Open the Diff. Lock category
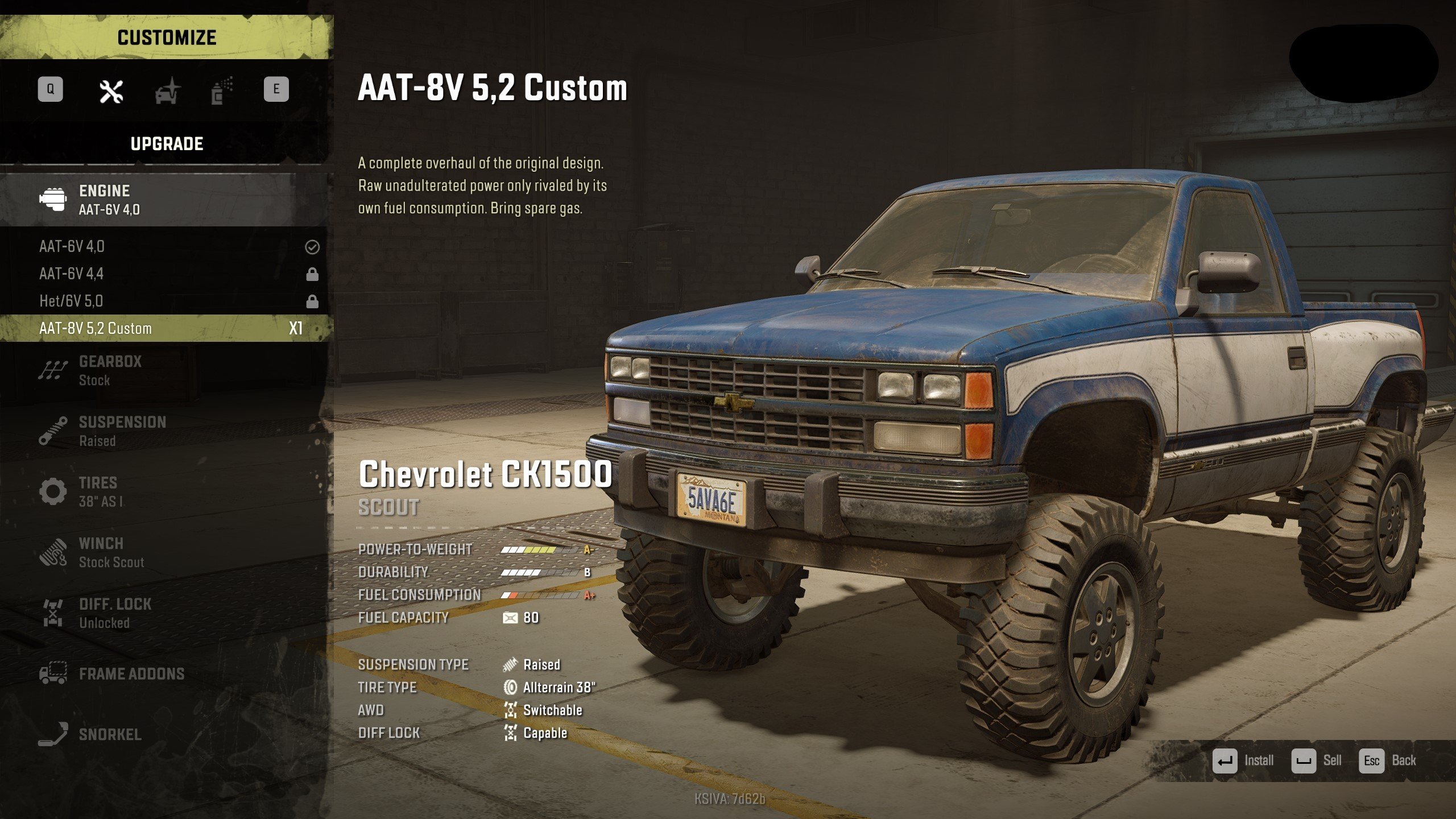The height and width of the screenshot is (819, 1456). (165, 613)
